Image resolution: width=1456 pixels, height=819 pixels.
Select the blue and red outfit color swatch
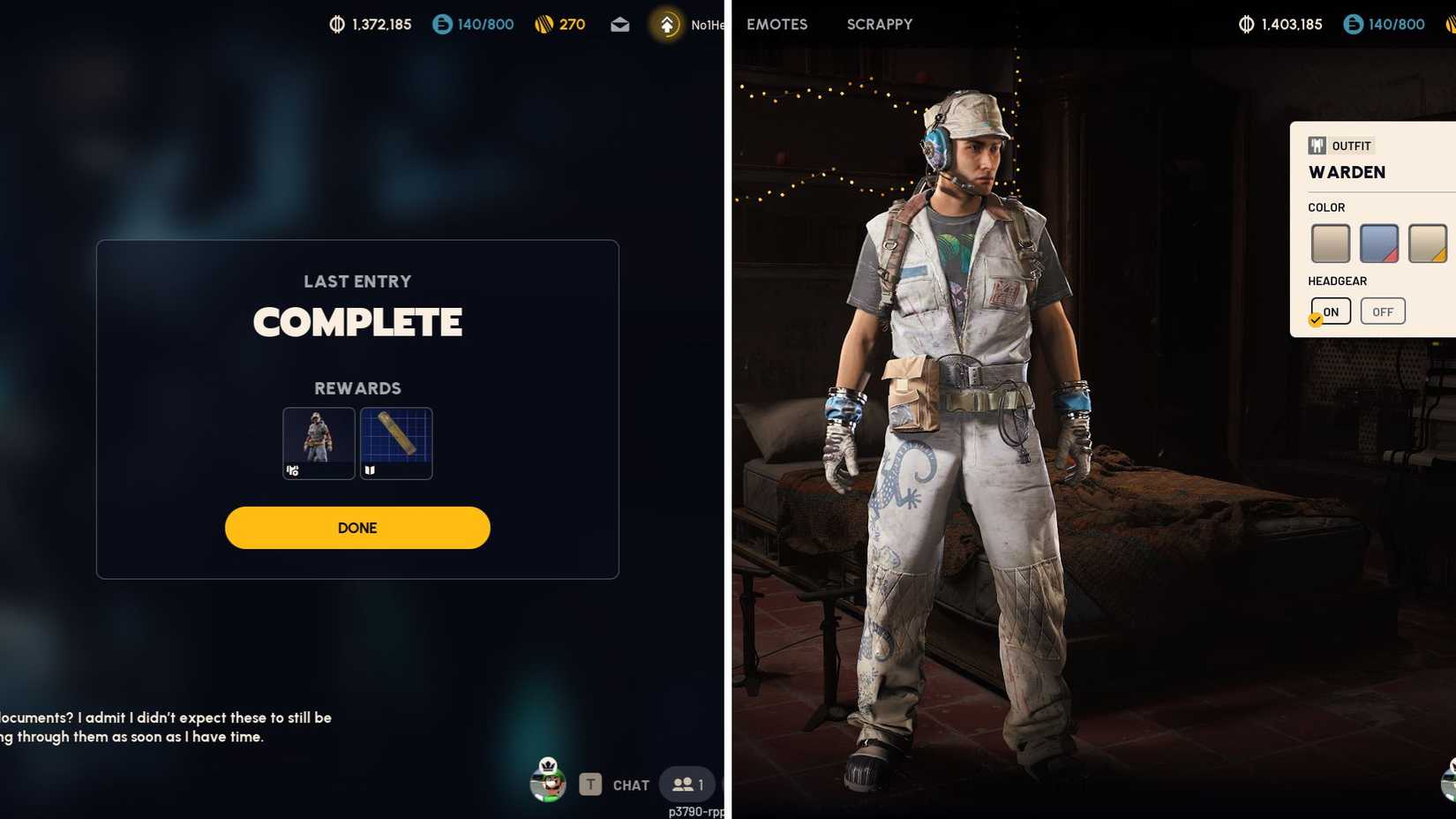(x=1379, y=242)
